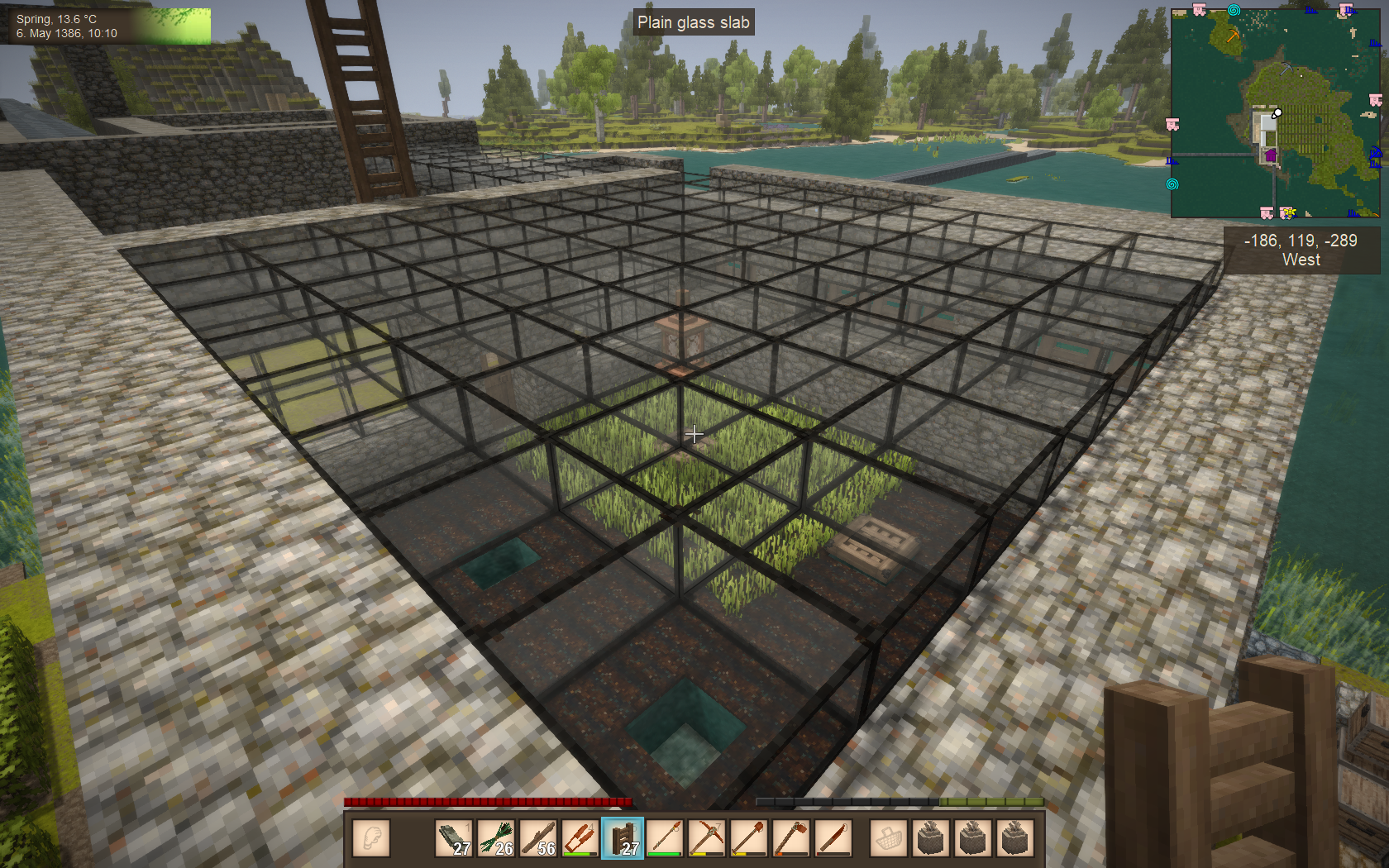Equip the spear in the hotbar
The width and height of the screenshot is (1389, 868).
(x=665, y=838)
